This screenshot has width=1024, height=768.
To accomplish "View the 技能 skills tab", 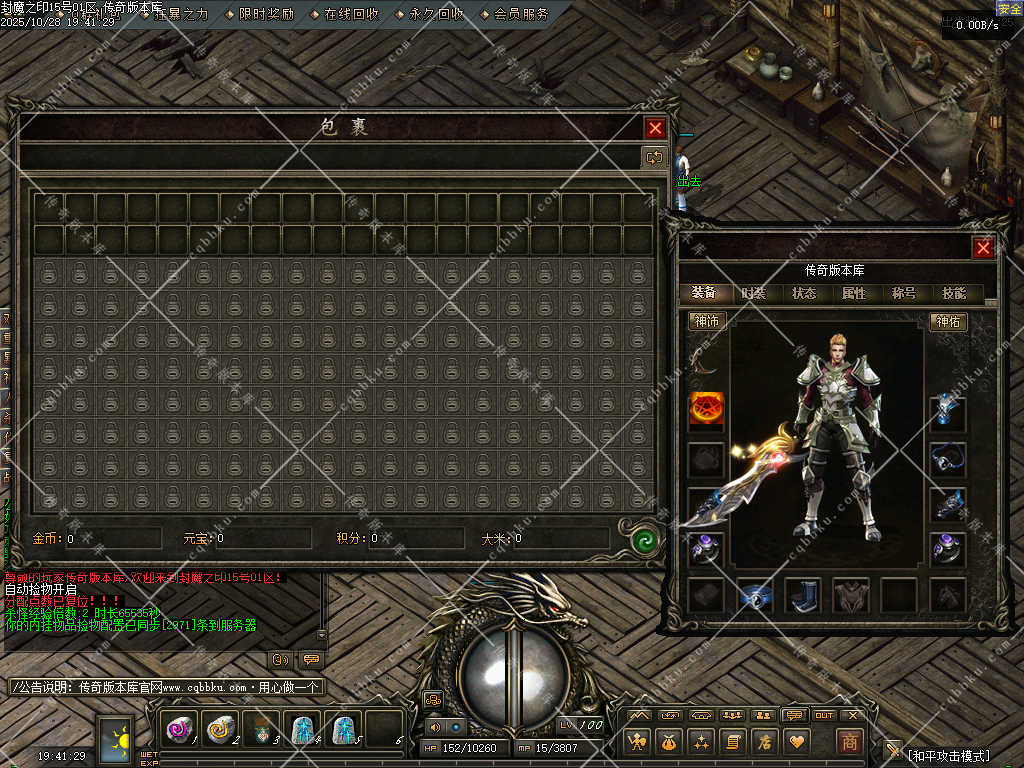I will 954,293.
